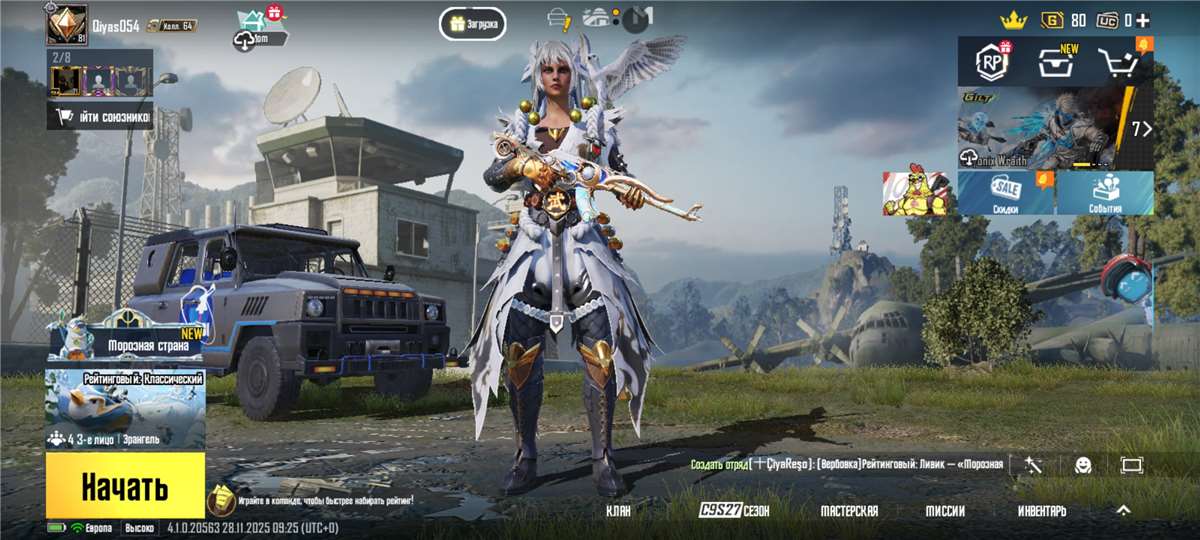Open the treasure chest marked NEW
The image size is (1200, 540).
1053,63
